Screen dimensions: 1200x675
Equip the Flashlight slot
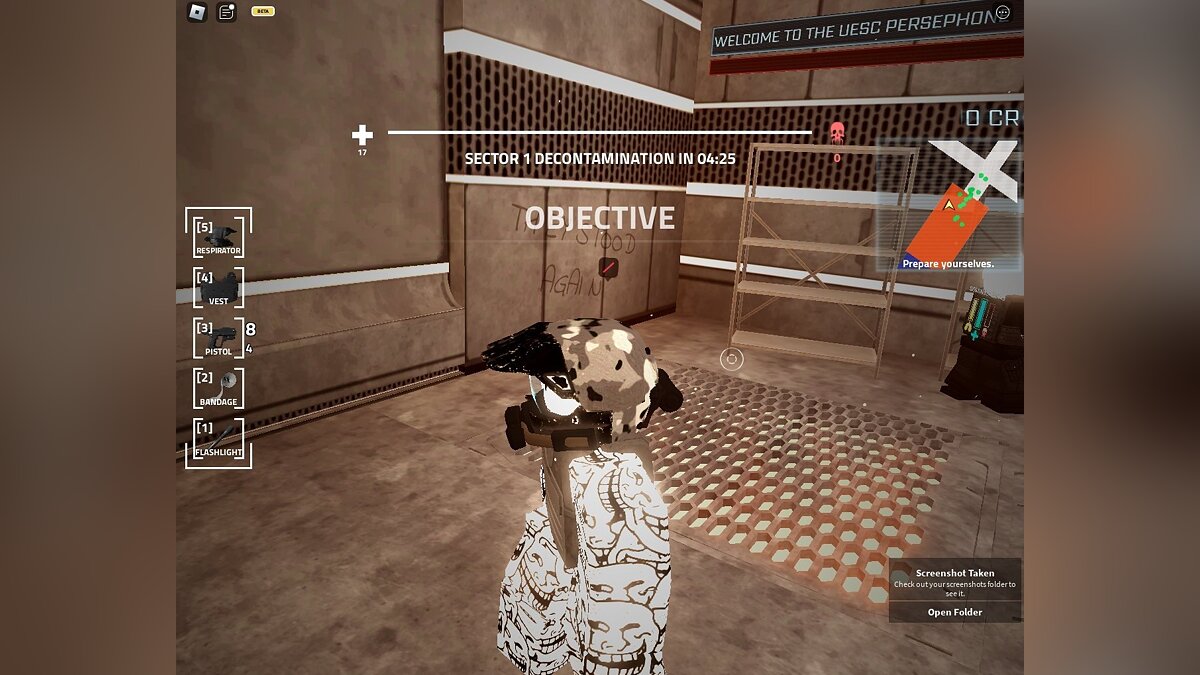pyautogui.click(x=218, y=439)
